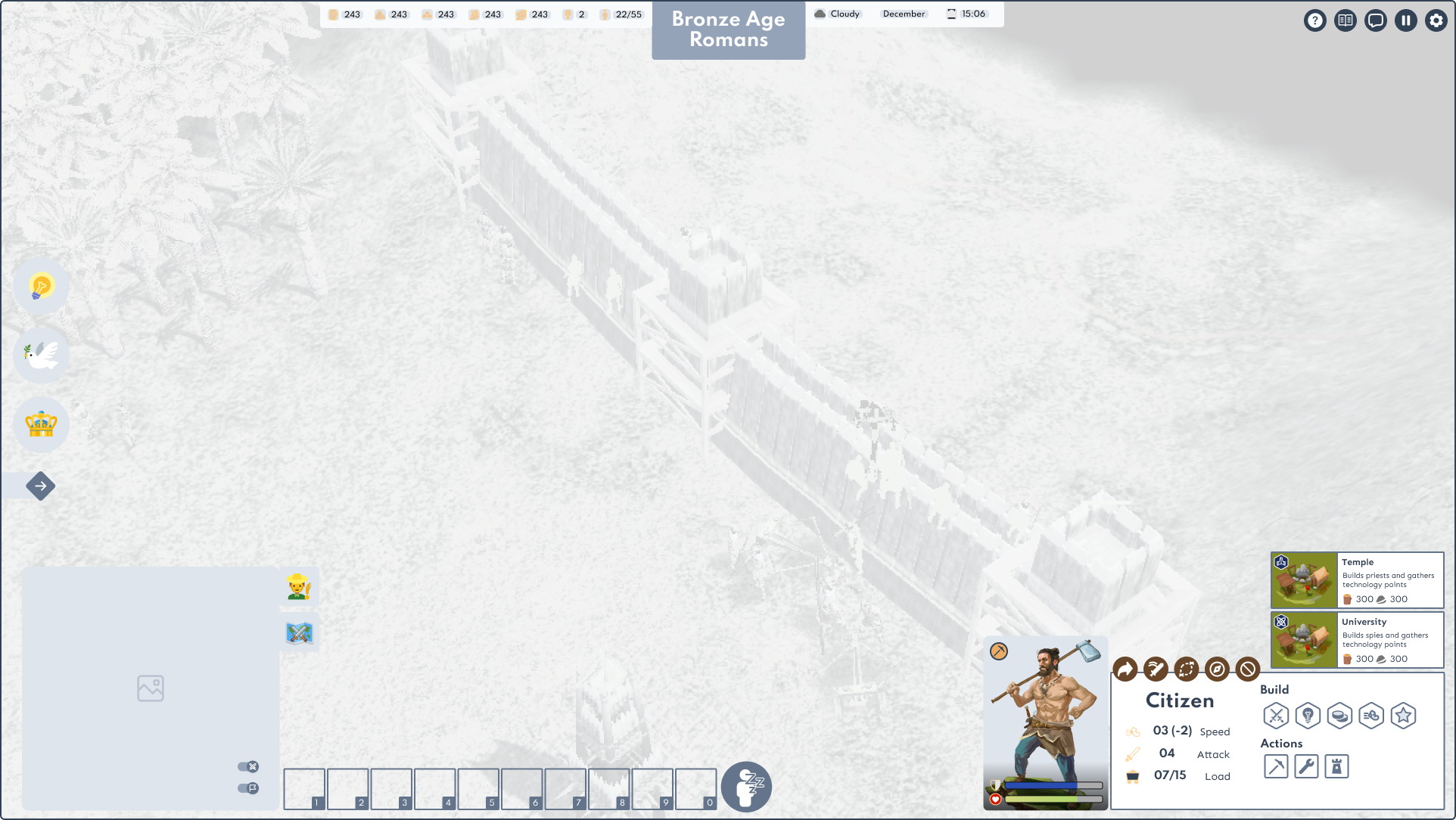The height and width of the screenshot is (820, 1456).
Task: Click the lightbulb technology button
Action: [x=42, y=286]
